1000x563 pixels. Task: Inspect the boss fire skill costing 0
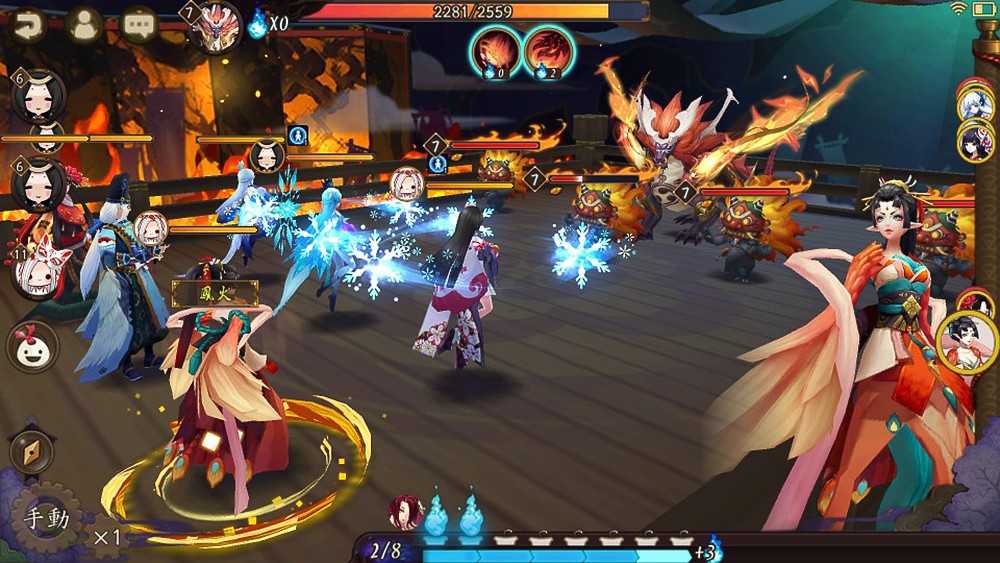tap(497, 51)
